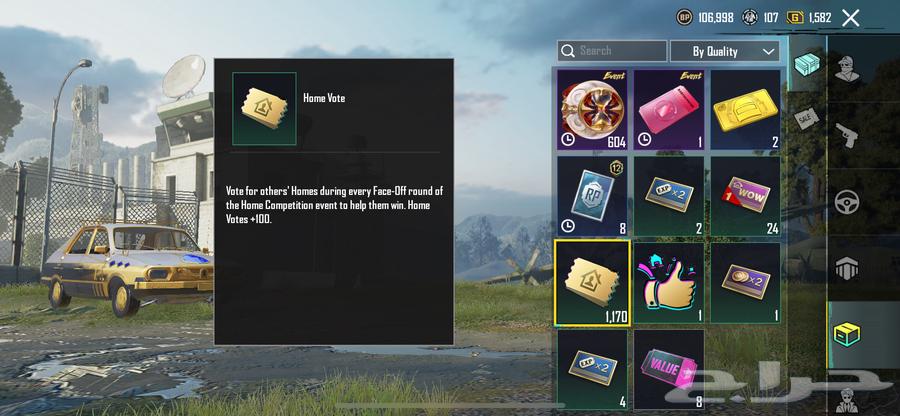Close the inventory with the X button
Image resolution: width=900 pixels, height=416 pixels.
click(851, 17)
